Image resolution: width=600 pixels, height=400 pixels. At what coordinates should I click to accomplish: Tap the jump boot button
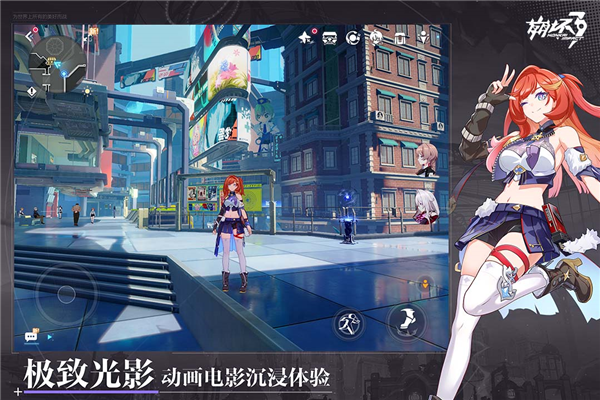point(406,320)
